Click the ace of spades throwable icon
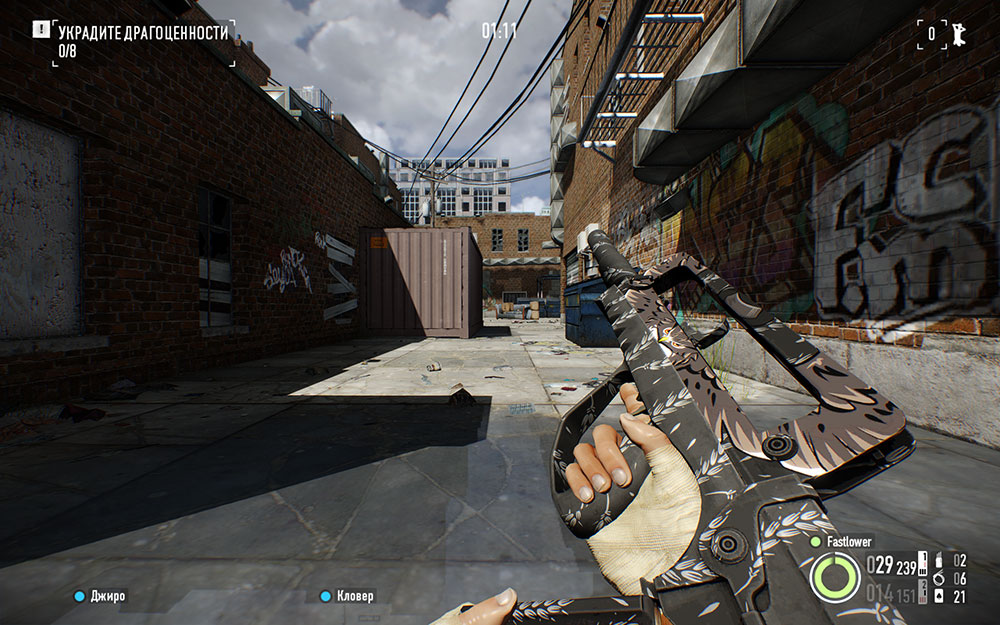The image size is (1000, 625). click(940, 597)
